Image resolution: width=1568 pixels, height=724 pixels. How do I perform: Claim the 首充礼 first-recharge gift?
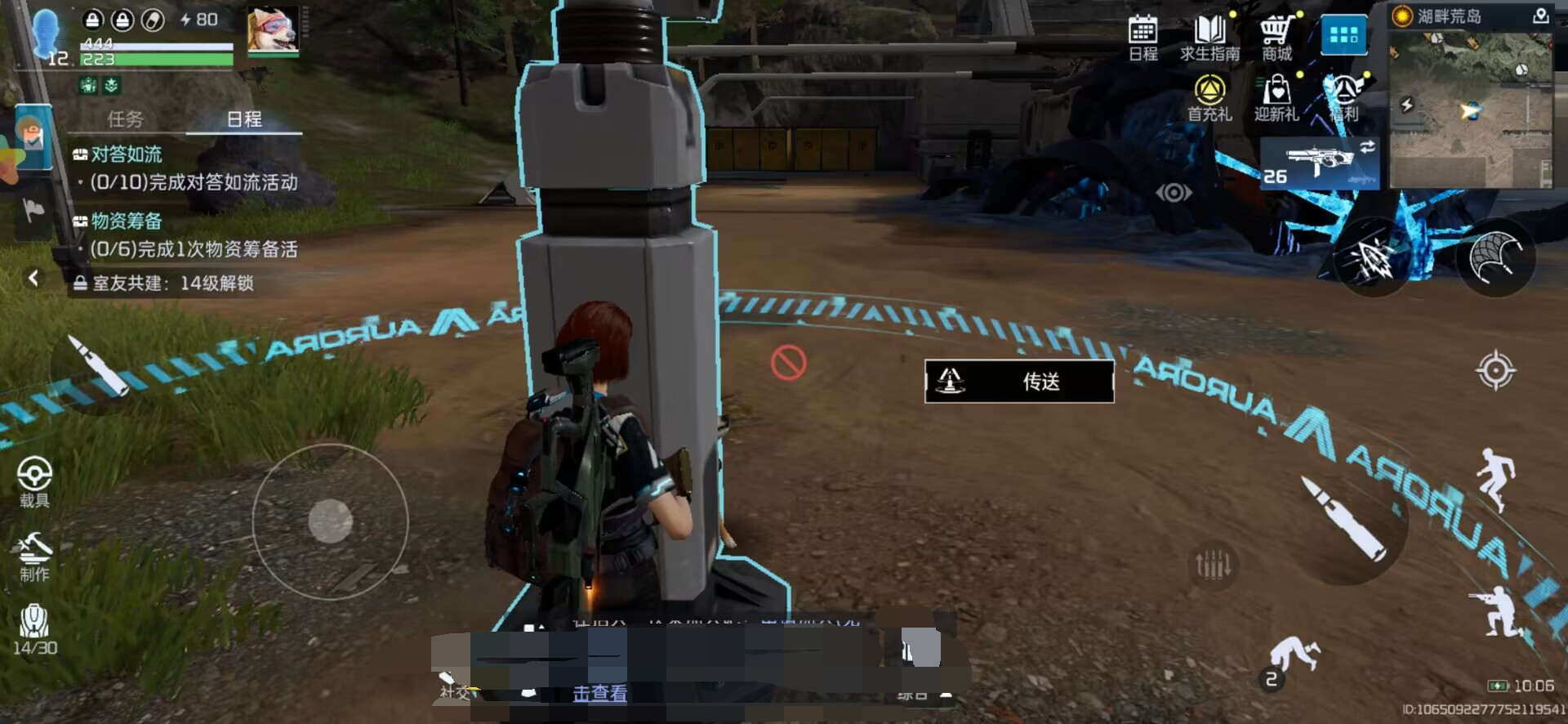click(x=1209, y=98)
